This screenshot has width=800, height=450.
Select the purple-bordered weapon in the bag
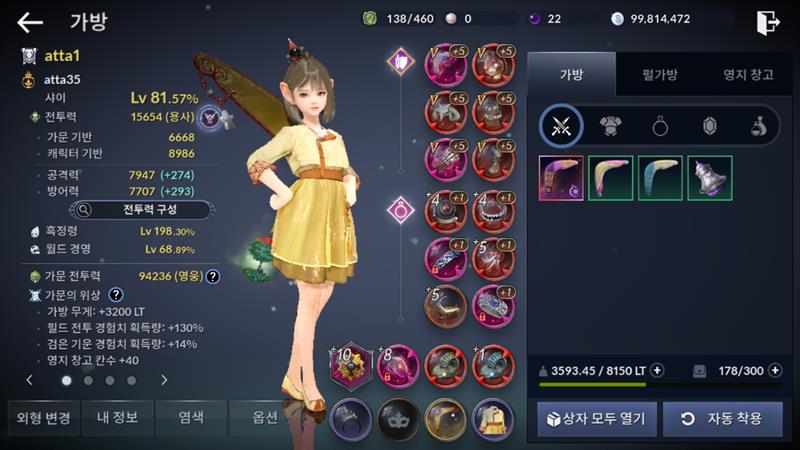[x=561, y=178]
